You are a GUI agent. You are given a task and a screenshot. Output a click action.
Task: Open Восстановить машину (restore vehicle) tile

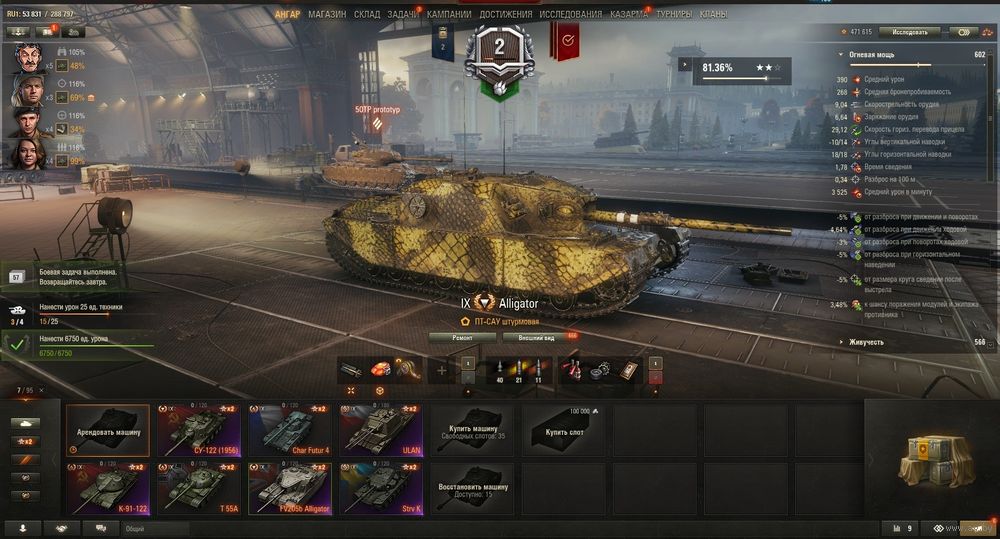(471, 488)
